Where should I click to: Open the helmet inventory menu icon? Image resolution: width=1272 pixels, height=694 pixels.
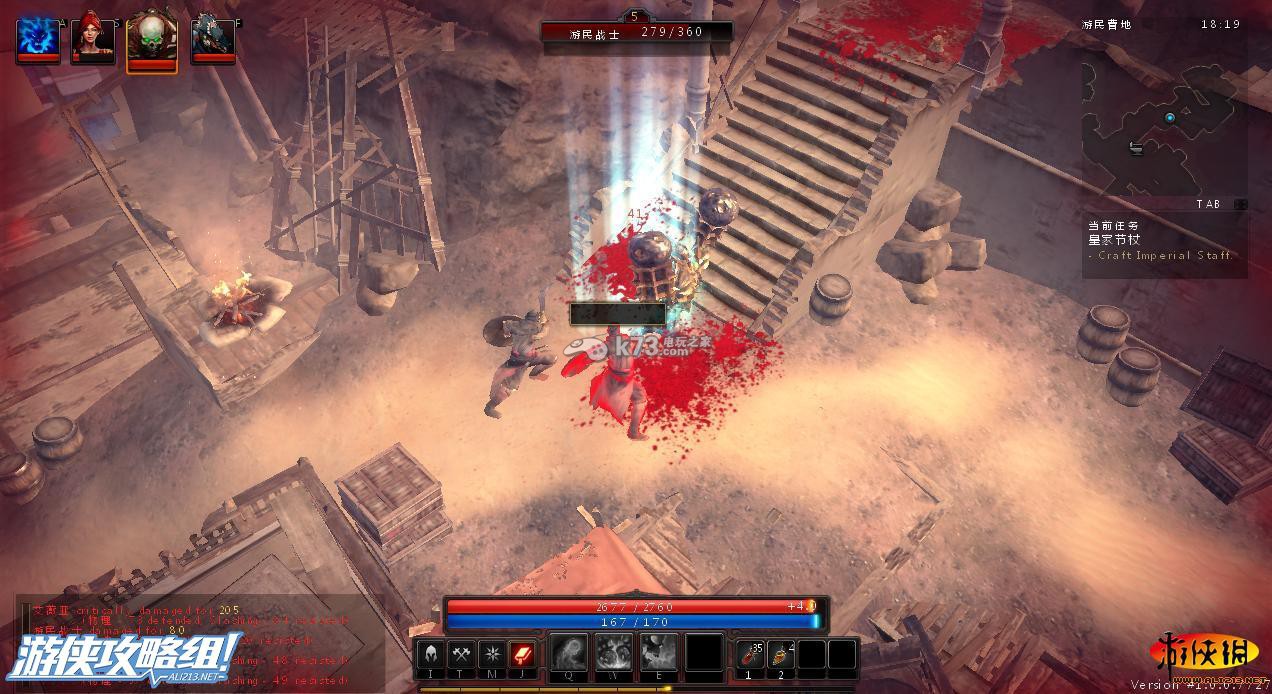point(431,655)
